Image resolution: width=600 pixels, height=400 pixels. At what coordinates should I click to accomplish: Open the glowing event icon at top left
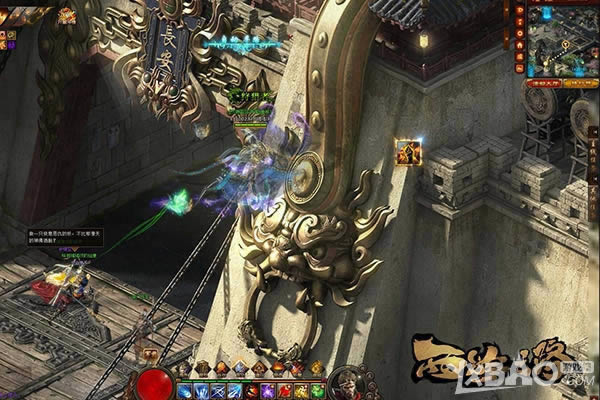click(67, 15)
